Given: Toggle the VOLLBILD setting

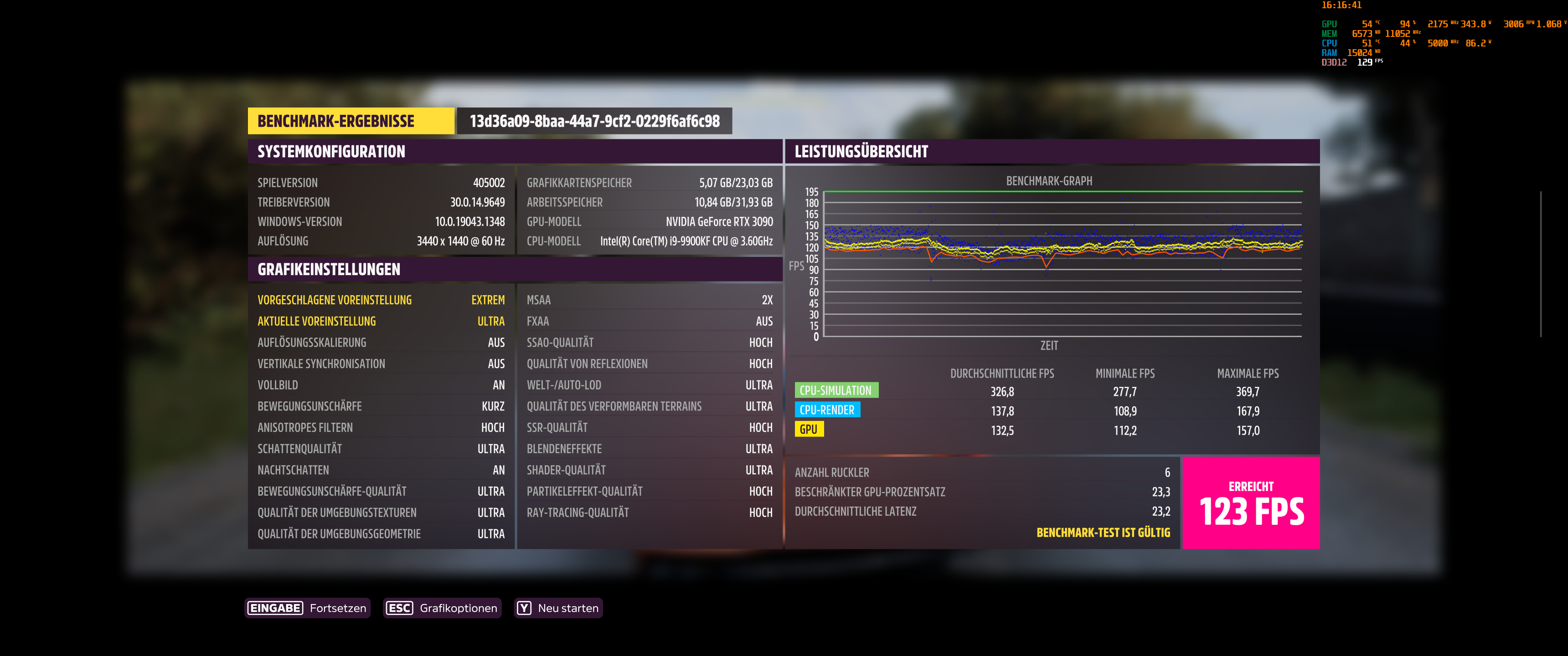Looking at the screenshot, I should pos(381,384).
